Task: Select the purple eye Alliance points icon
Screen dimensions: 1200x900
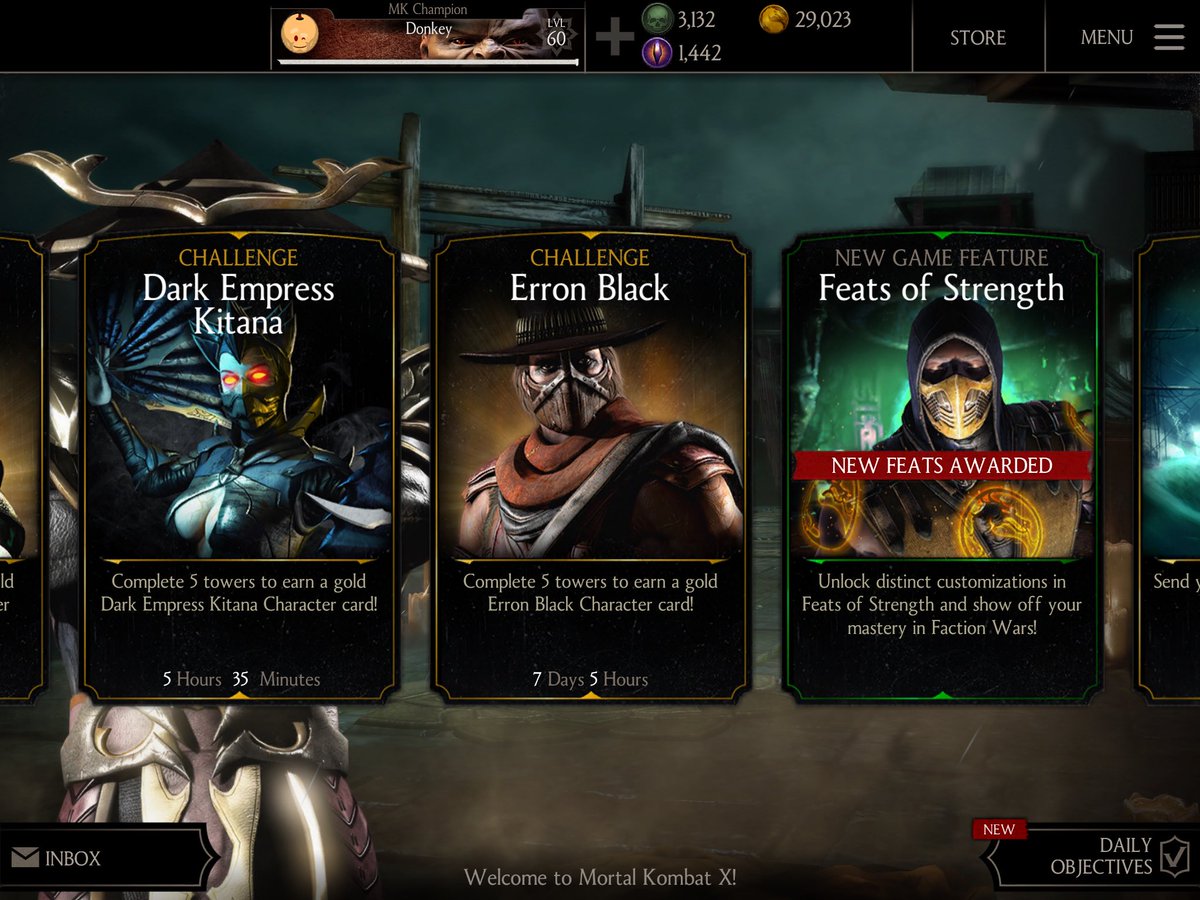Action: click(656, 52)
